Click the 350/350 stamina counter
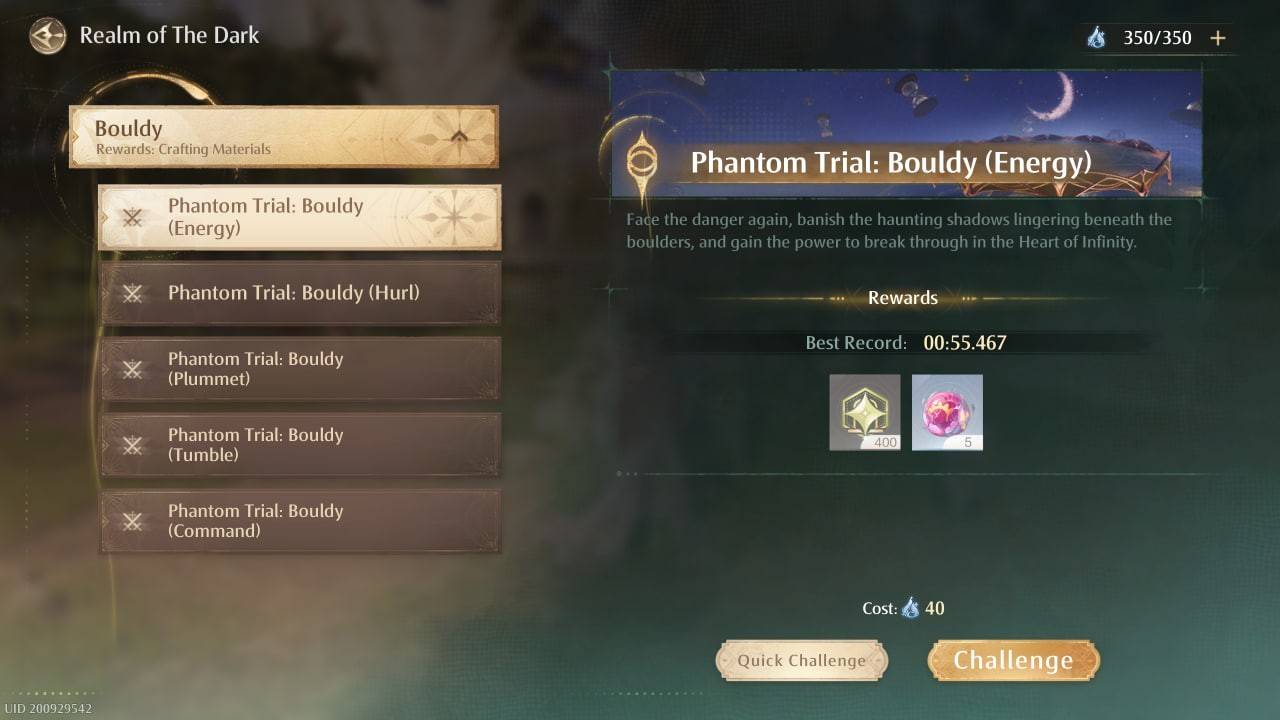This screenshot has height=720, width=1280. [1162, 37]
